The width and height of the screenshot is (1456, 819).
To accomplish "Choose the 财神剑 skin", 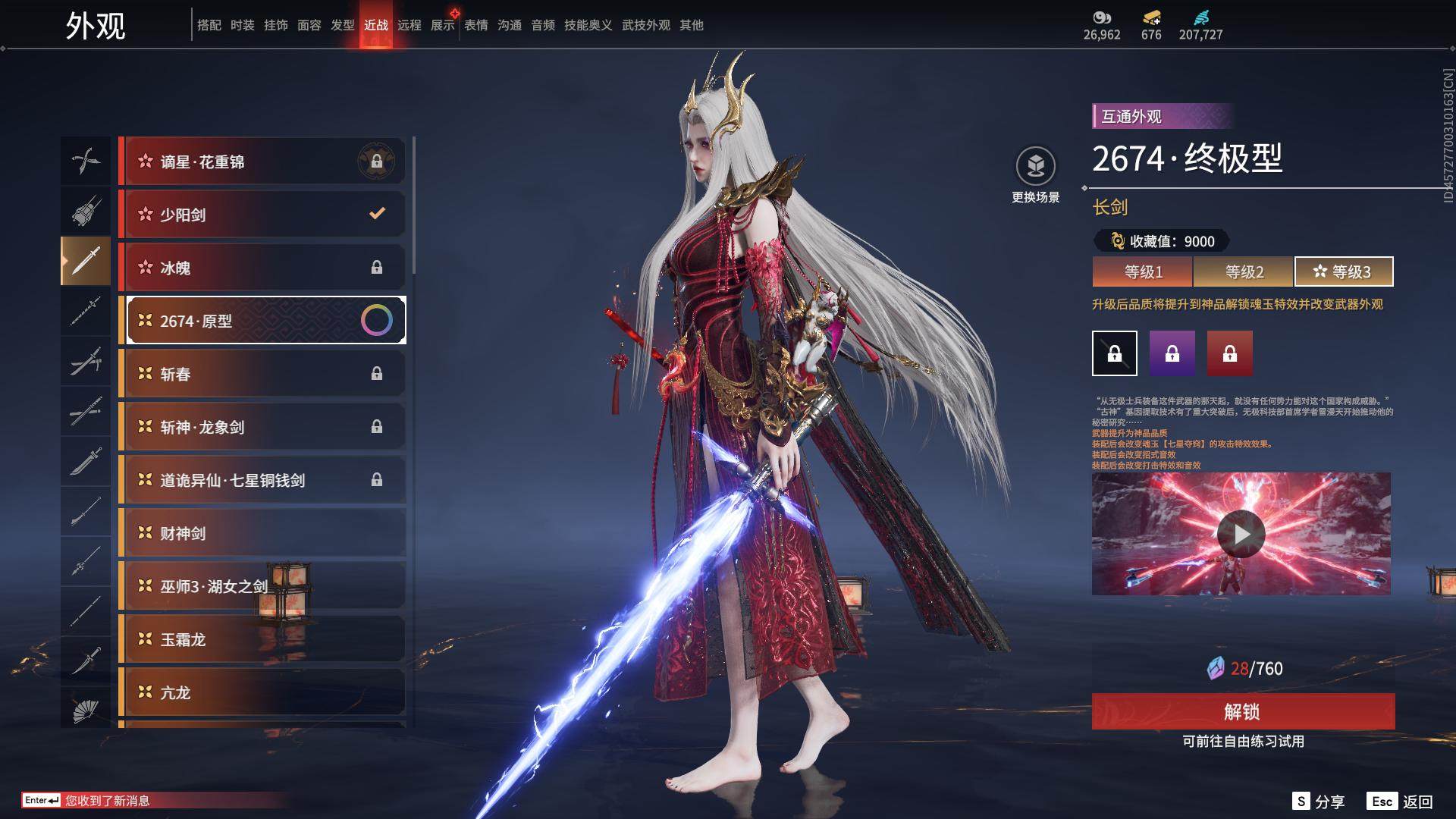I will [262, 533].
